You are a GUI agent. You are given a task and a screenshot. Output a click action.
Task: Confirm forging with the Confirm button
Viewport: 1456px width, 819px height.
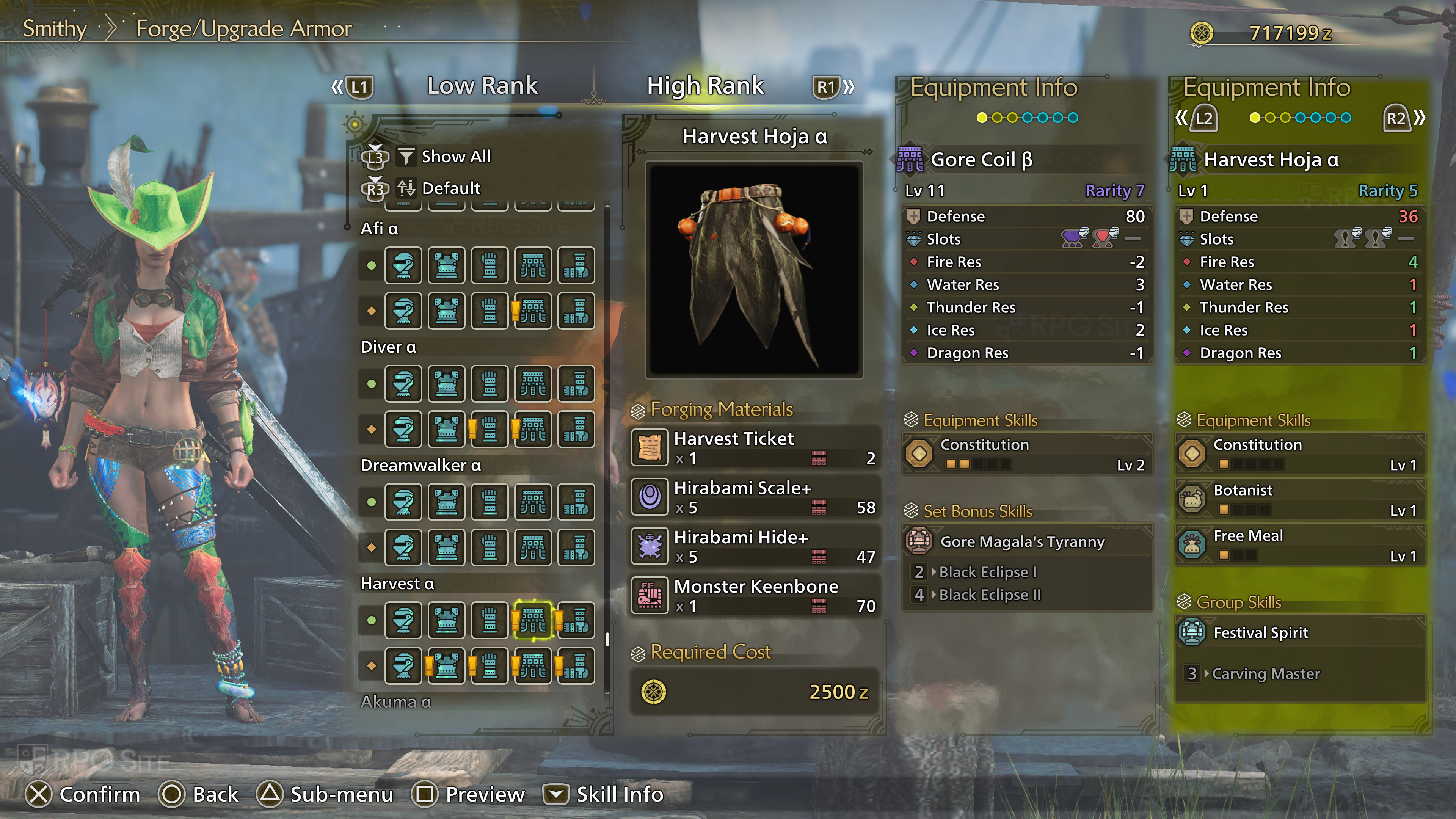coord(83,794)
